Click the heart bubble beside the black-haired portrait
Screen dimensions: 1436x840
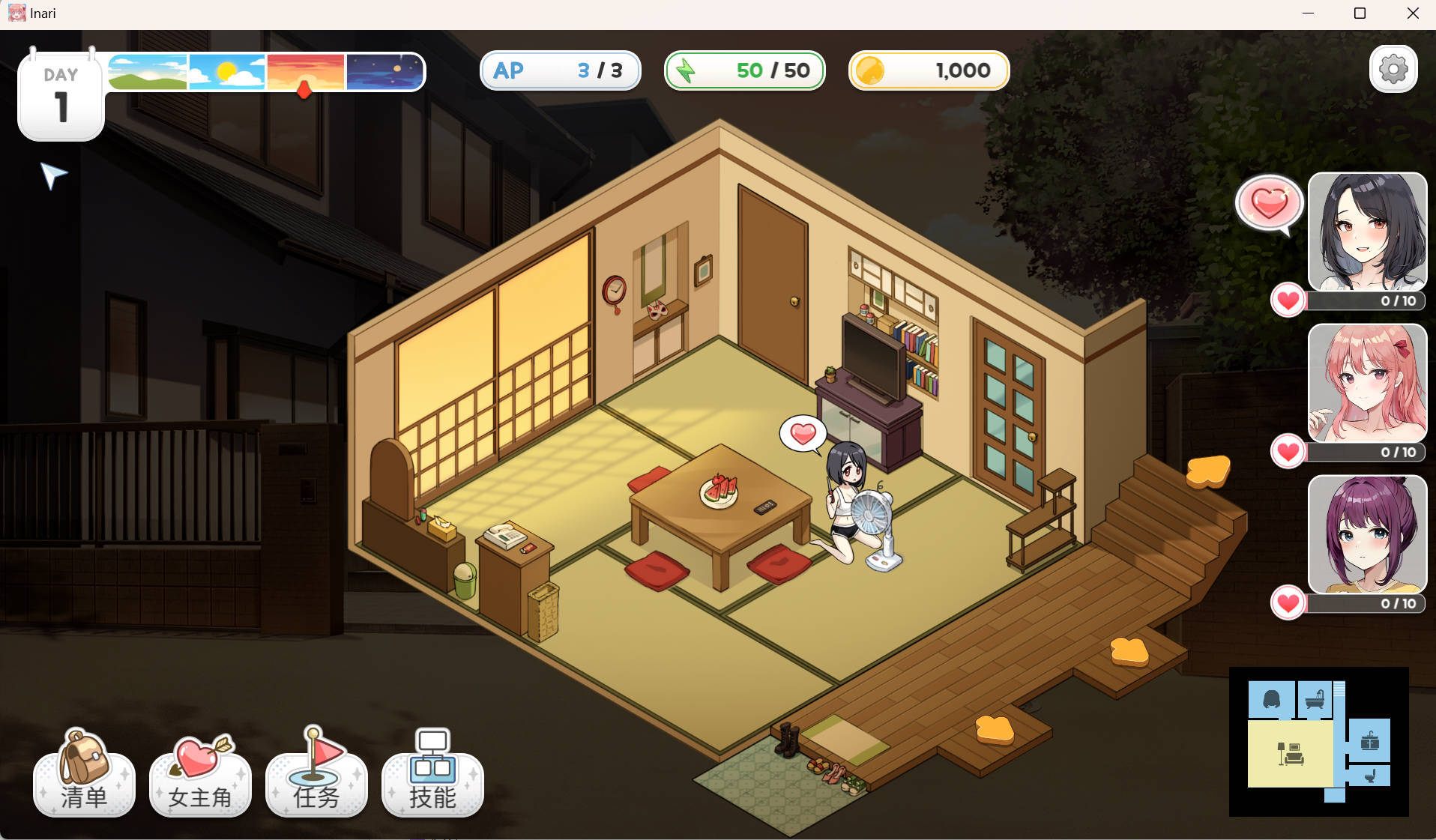tap(1269, 203)
